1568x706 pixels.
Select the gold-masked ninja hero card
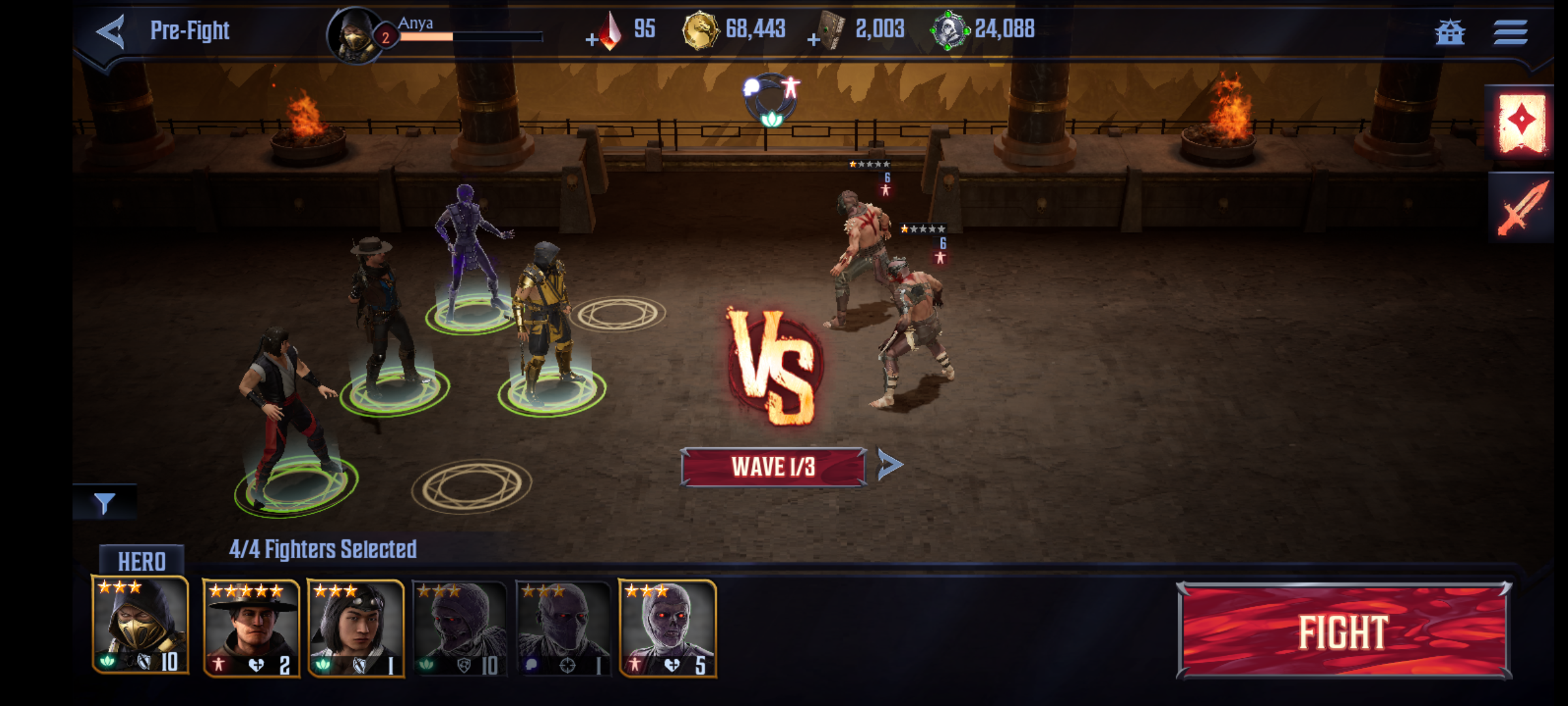(140, 626)
